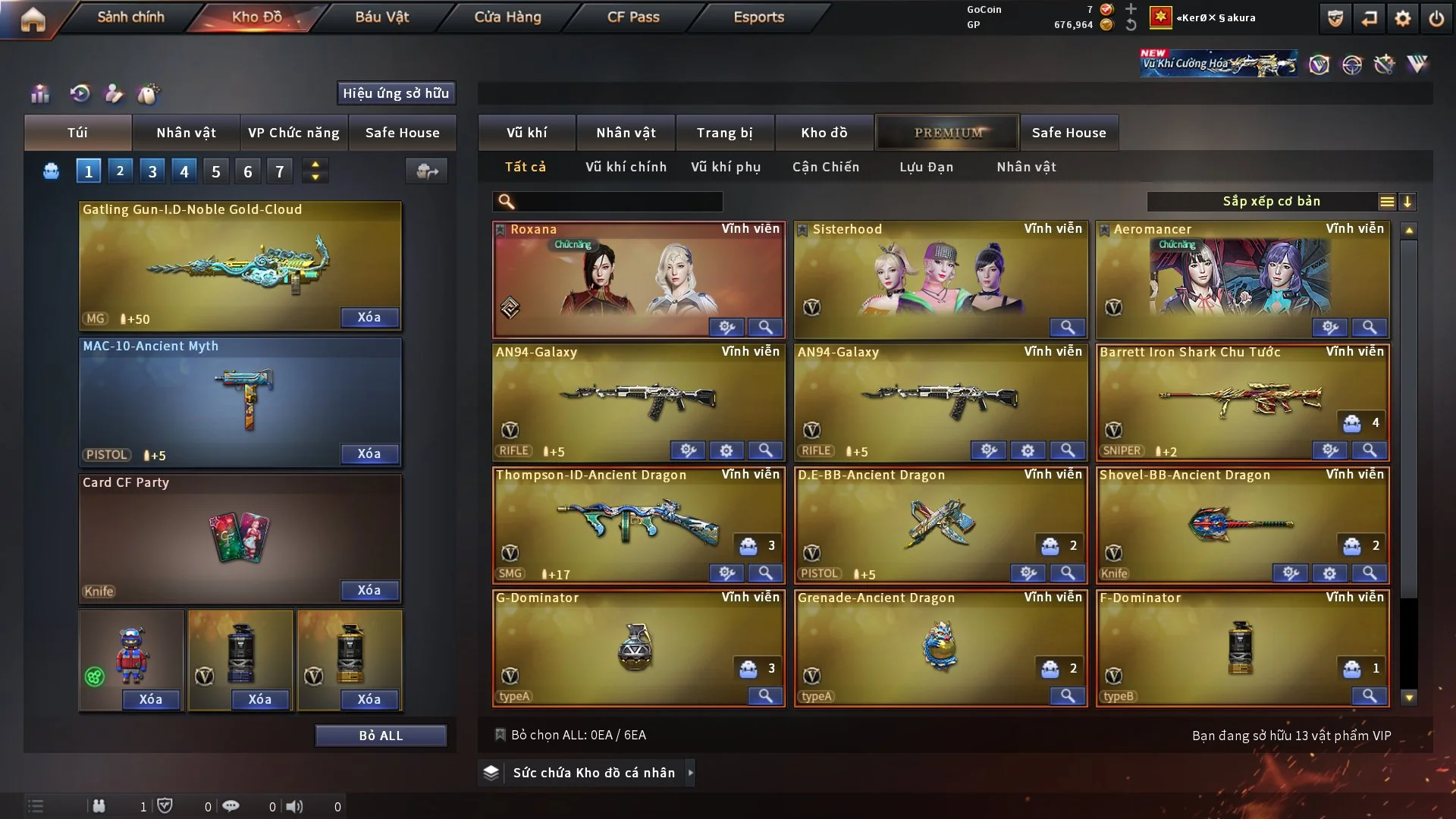Click the VIP medal icon in top right corner
Viewport: 1456px width, 819px height.
tap(1335, 17)
